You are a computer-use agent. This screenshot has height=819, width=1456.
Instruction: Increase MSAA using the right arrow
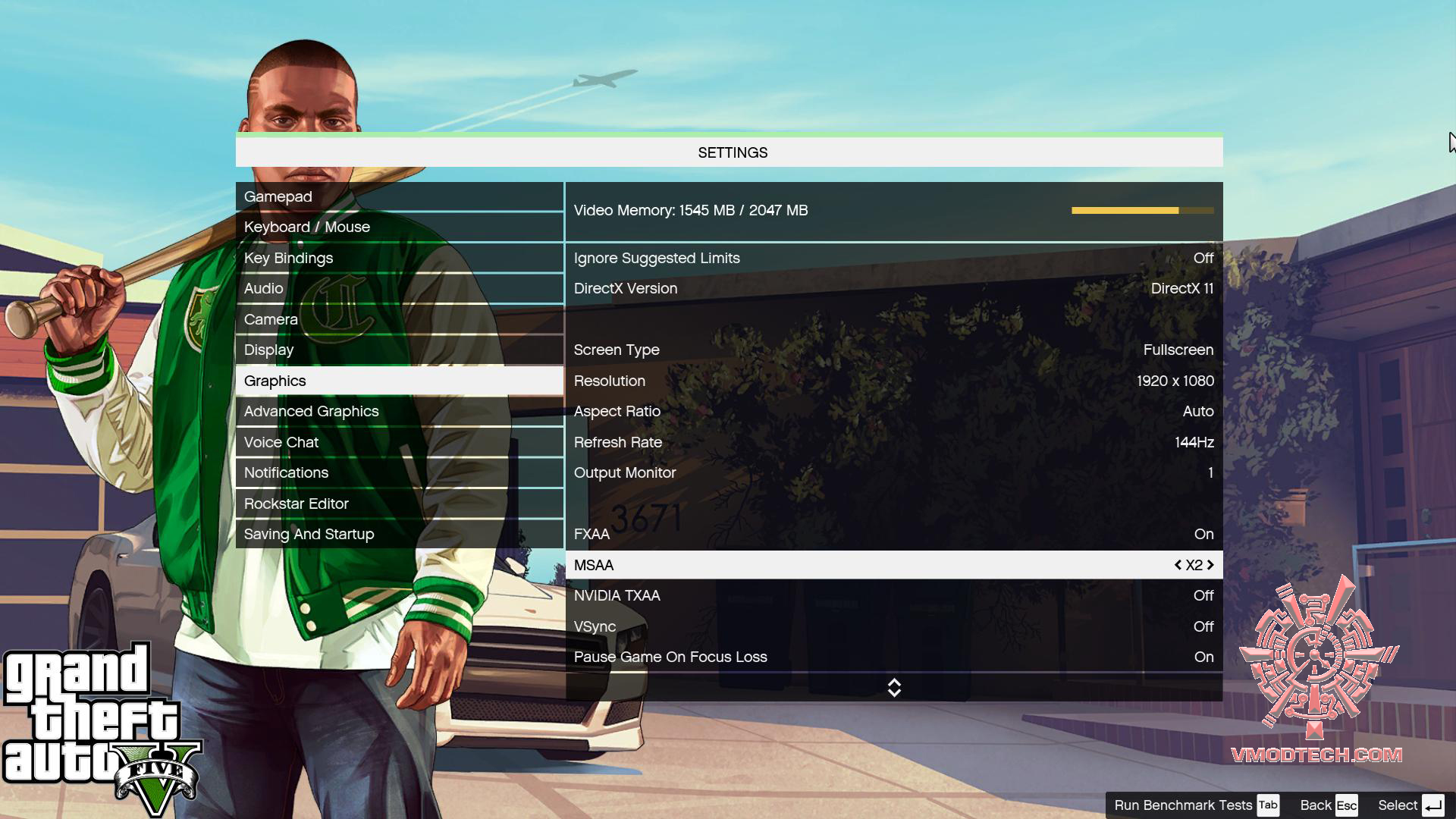(x=1212, y=565)
